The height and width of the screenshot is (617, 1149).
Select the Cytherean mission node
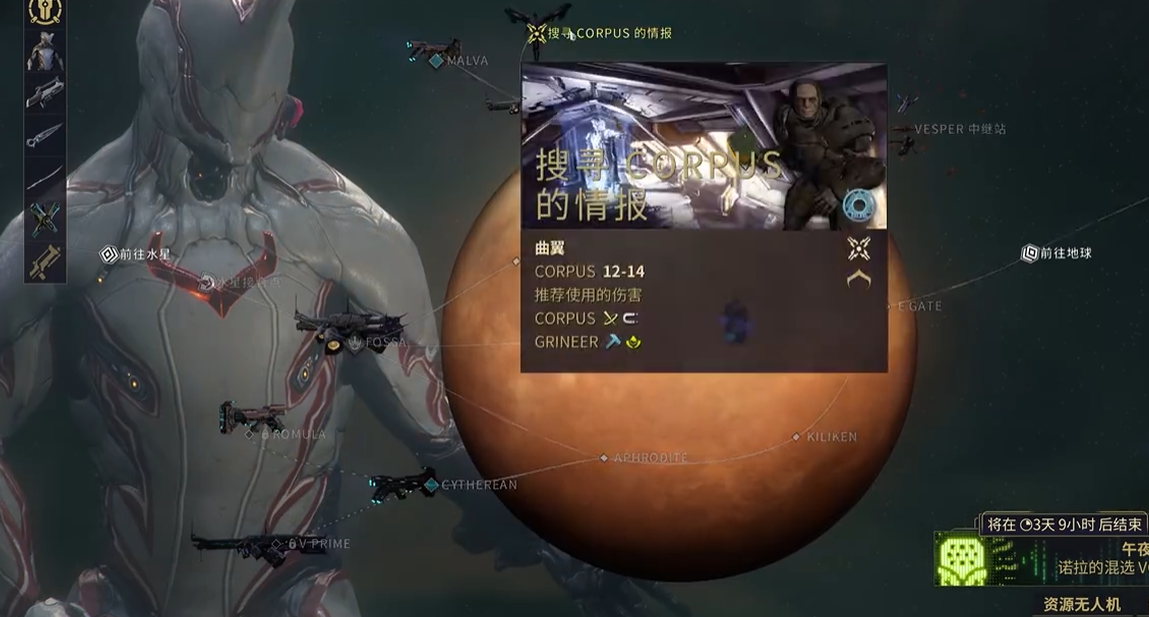[431, 485]
